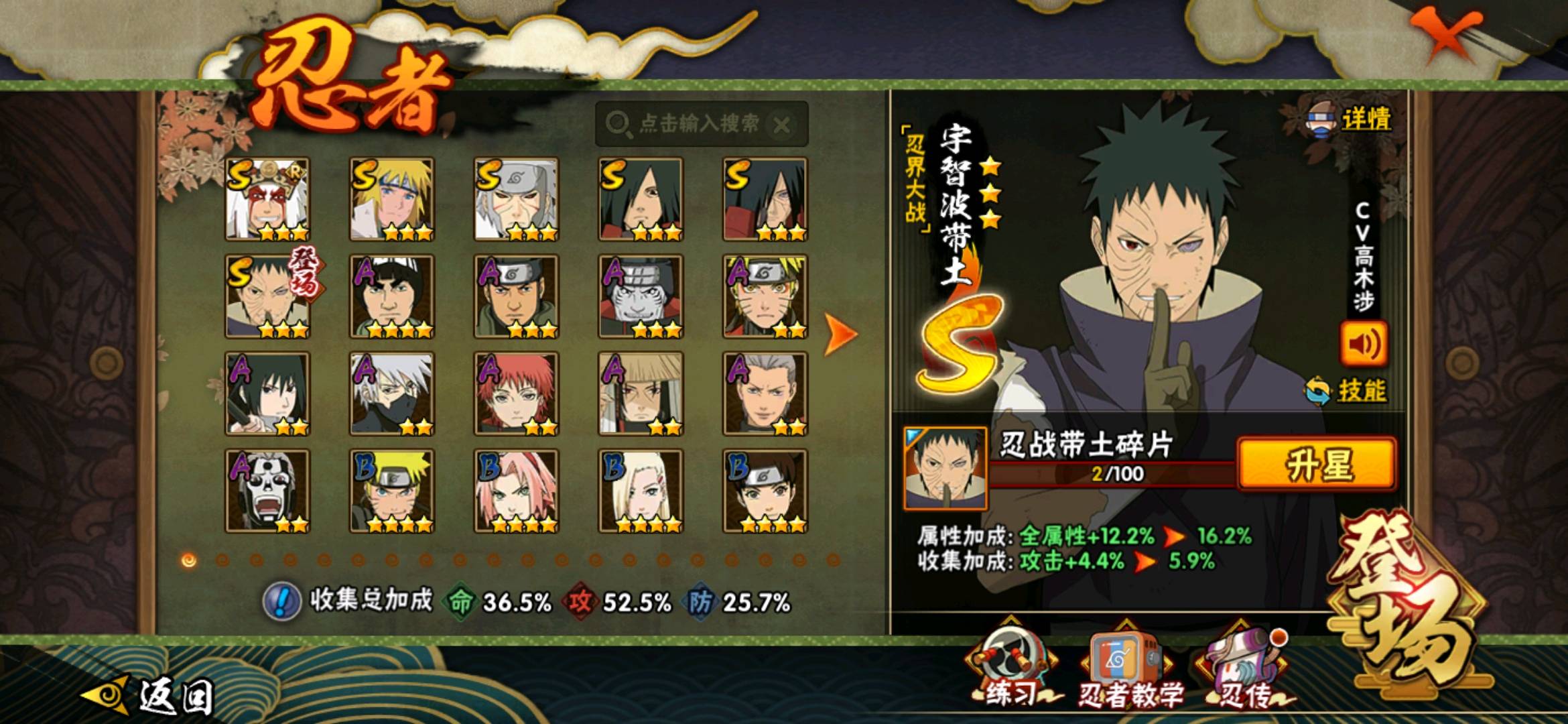Choose the B-rank Tenten portrait
Viewport: 1568px width, 724px height.
765,491
